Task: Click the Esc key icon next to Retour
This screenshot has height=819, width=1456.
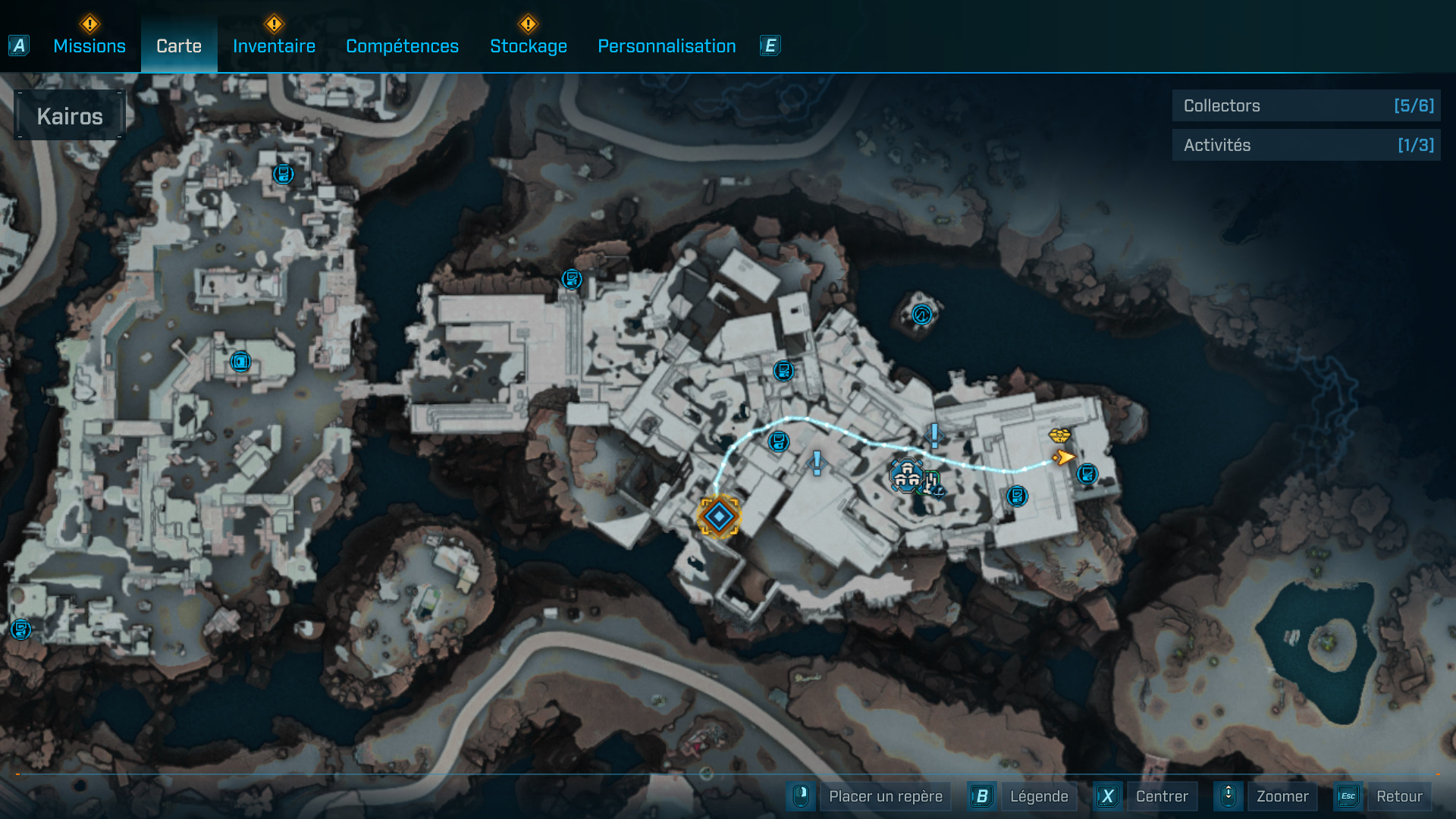Action: (x=1348, y=796)
